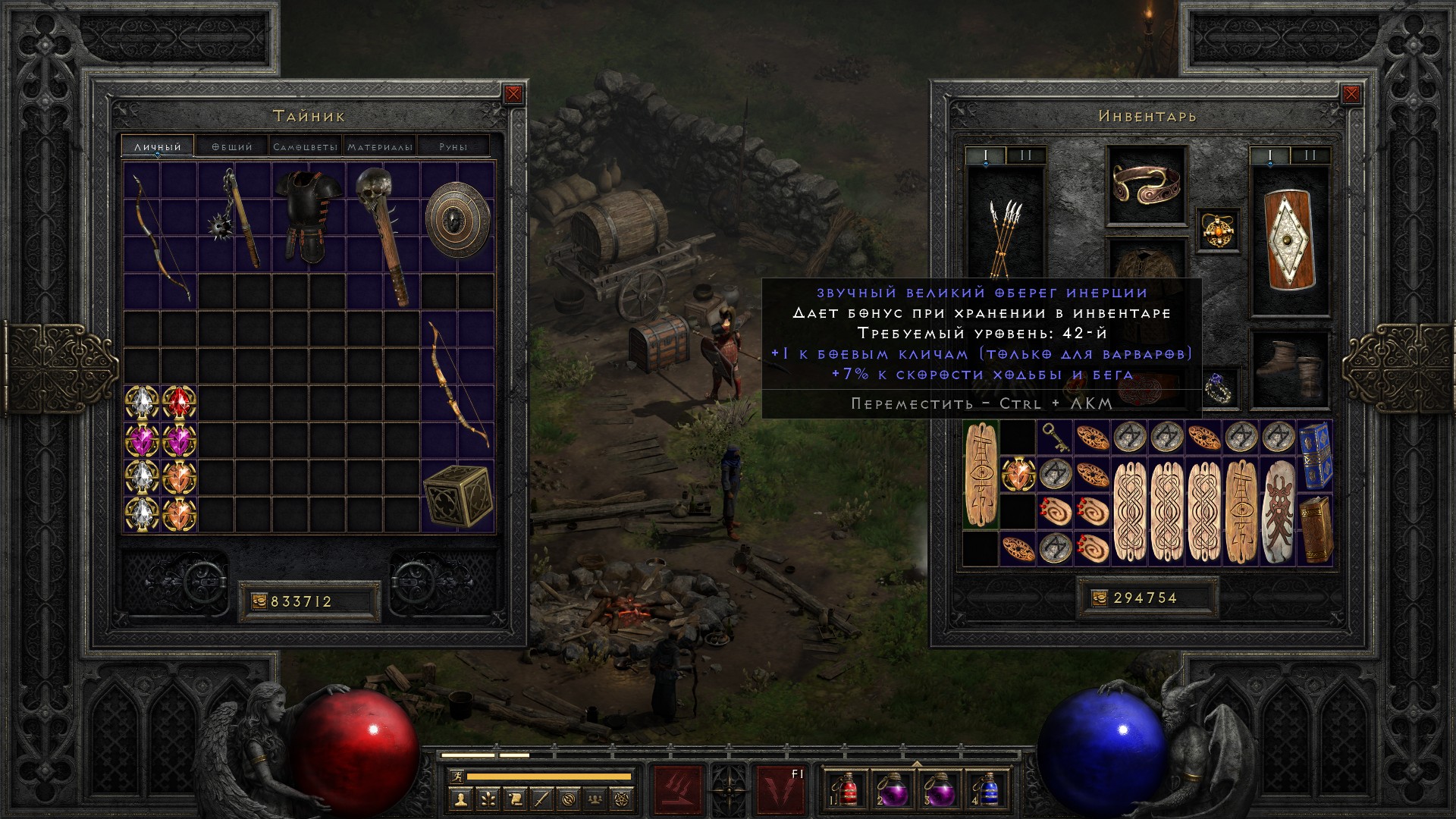Viewport: 1456px width, 819px height.
Task: Select the equipped boots slot
Action: coord(1289,368)
